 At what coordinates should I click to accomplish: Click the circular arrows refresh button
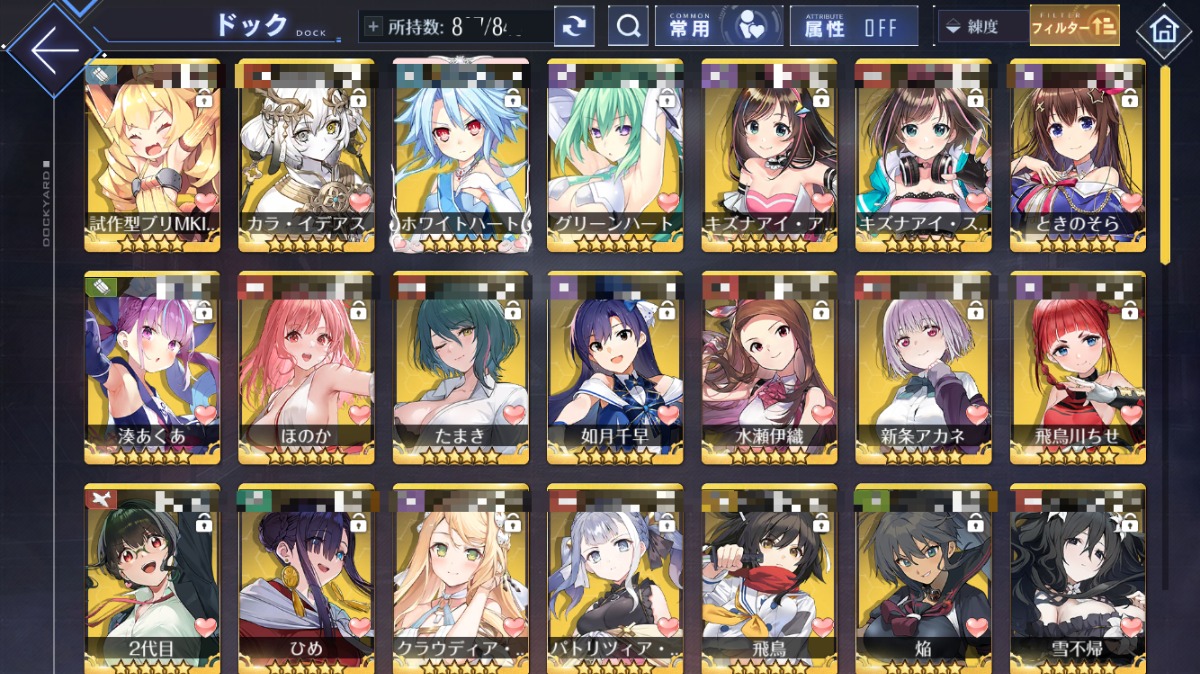[x=574, y=27]
